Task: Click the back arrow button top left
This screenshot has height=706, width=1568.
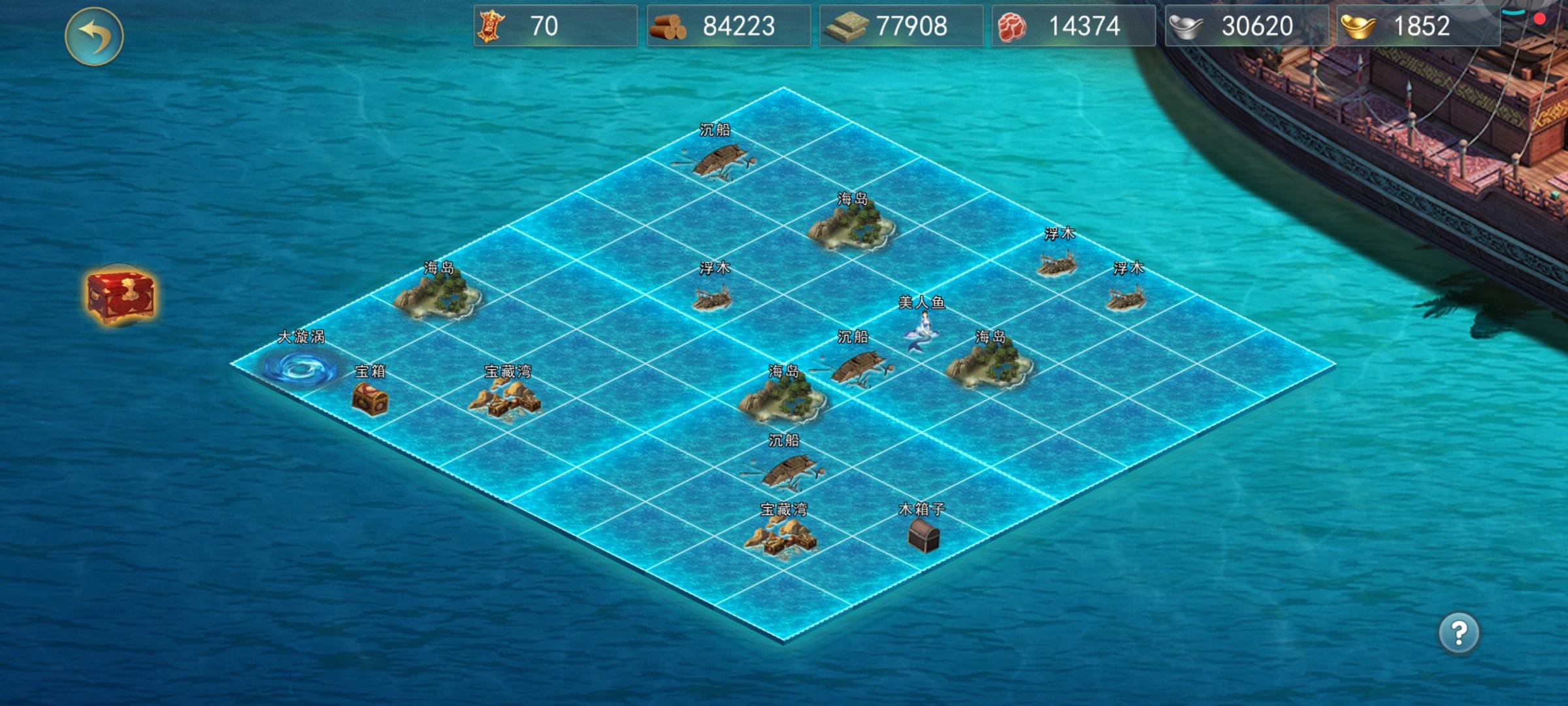Action: point(95,37)
